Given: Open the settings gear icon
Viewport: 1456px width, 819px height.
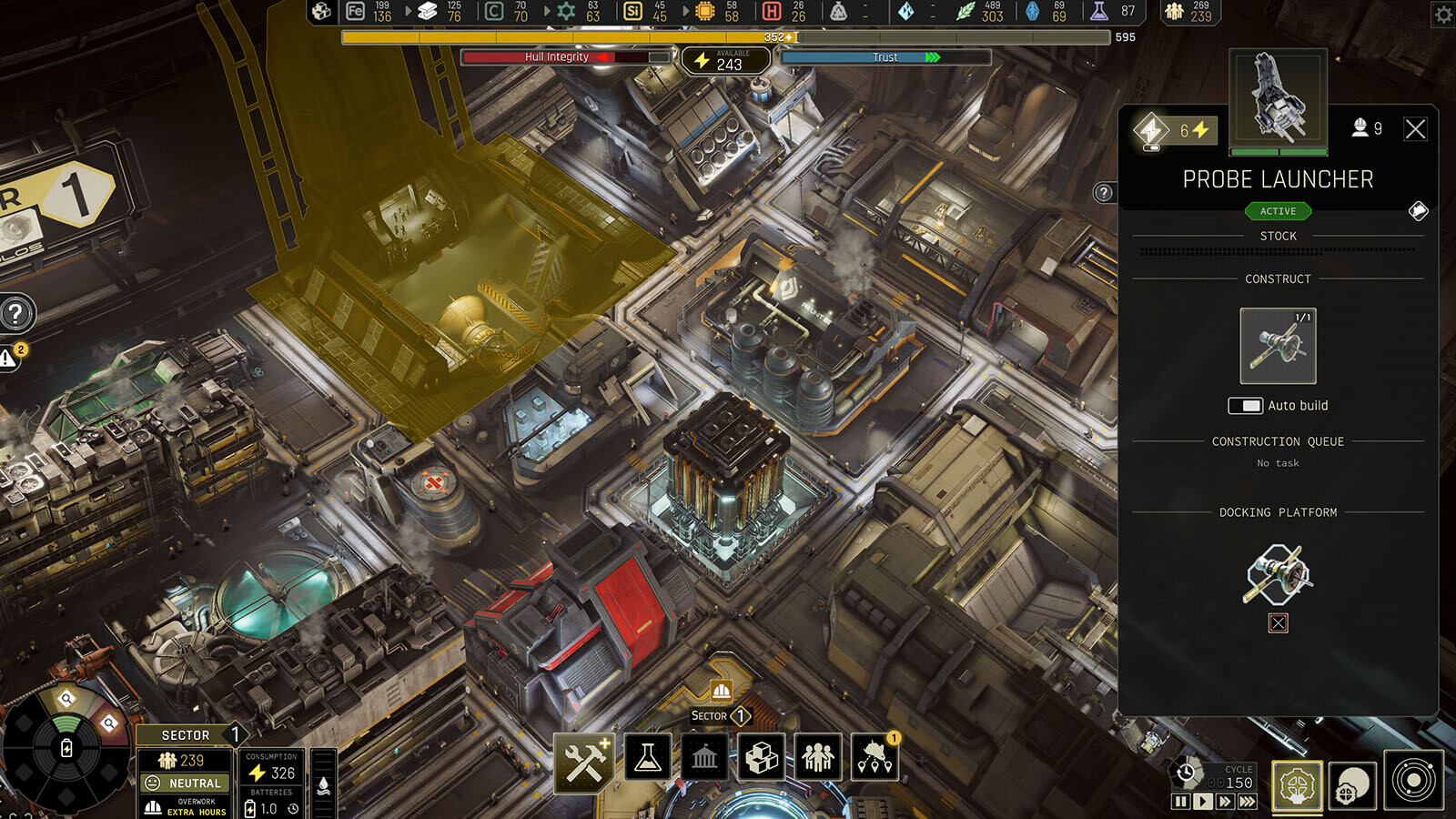Looking at the screenshot, I should 1443,15.
